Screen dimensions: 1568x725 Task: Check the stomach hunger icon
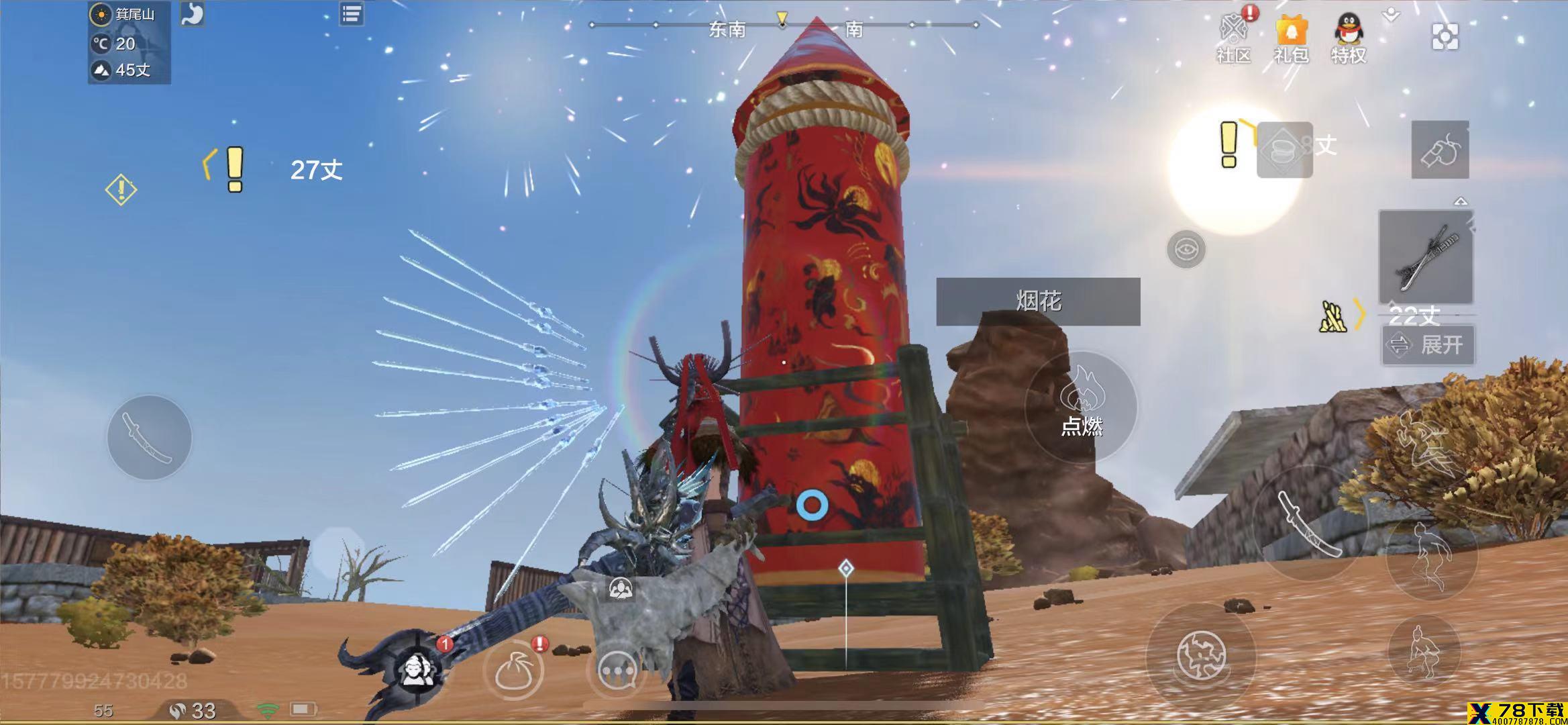tap(192, 14)
